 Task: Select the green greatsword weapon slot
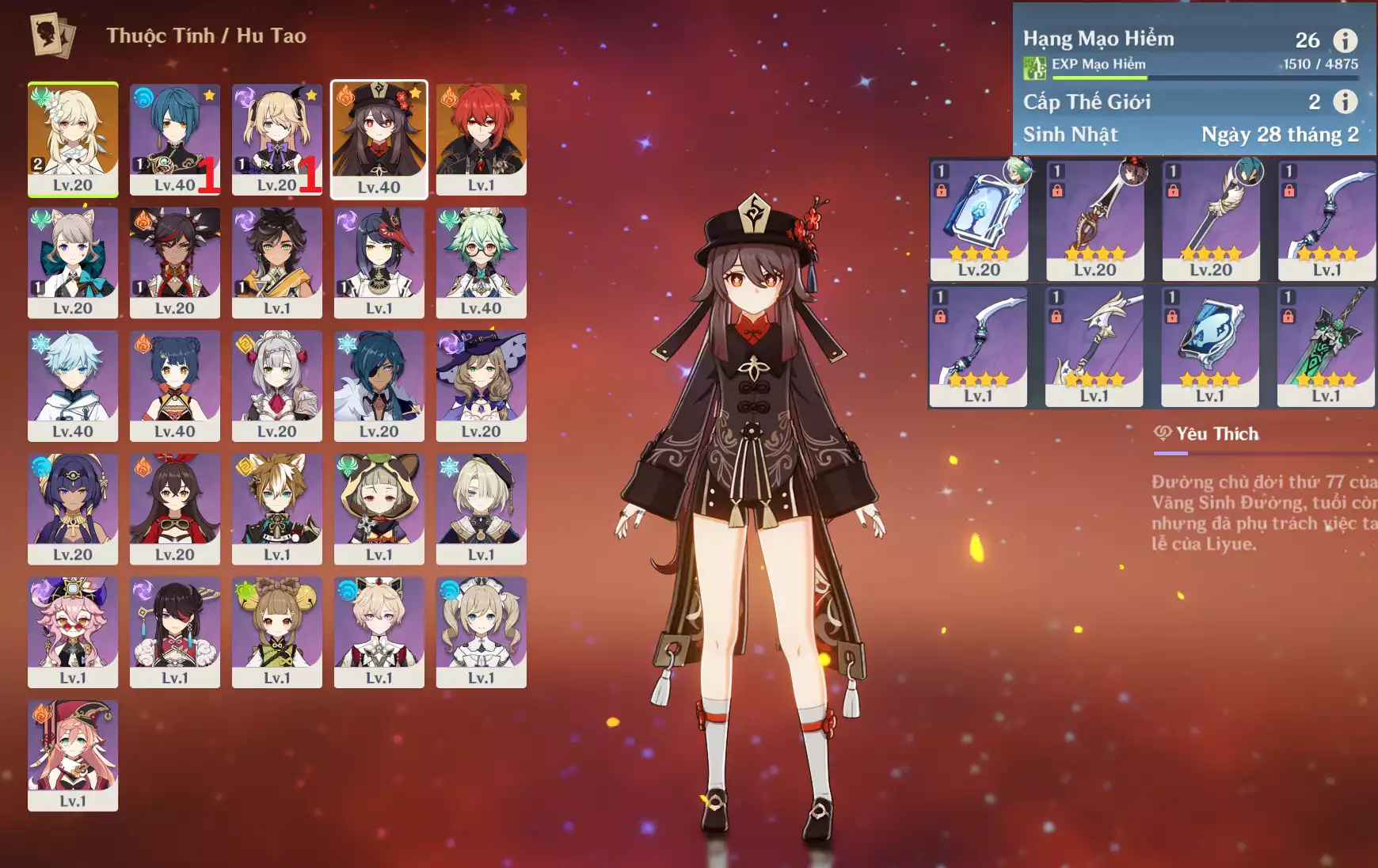click(x=1326, y=346)
